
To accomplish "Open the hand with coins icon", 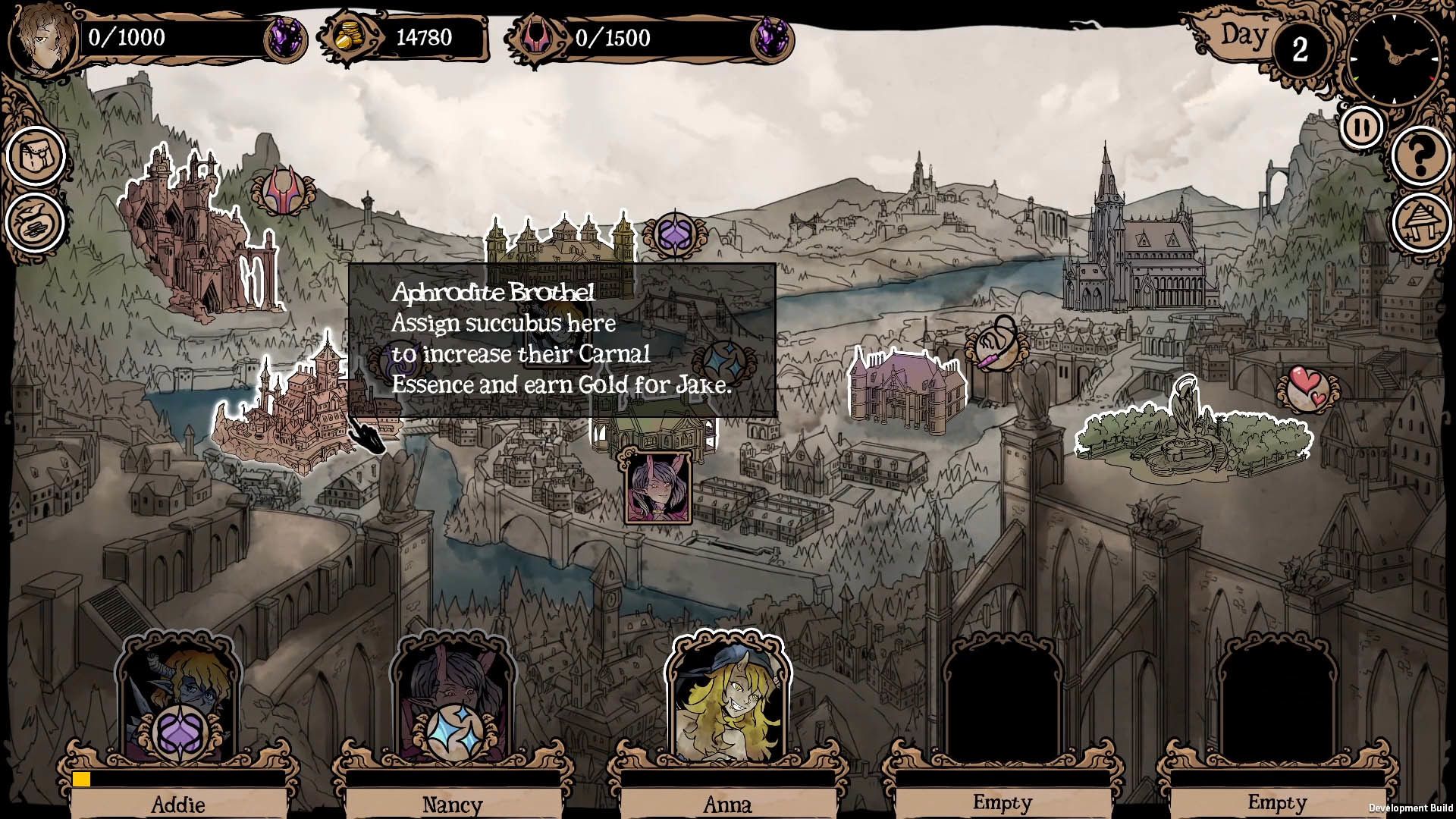I will (x=35, y=223).
